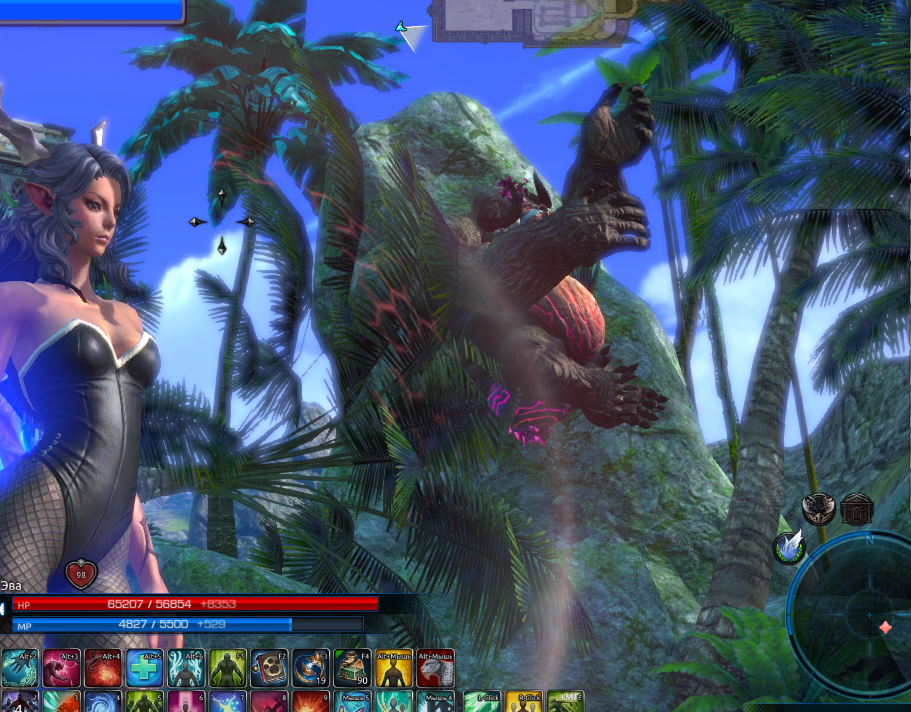Viewport: 911px width, 712px height.
Task: Activate the yellow figure skill beside the leopard
Action: [x=393, y=666]
